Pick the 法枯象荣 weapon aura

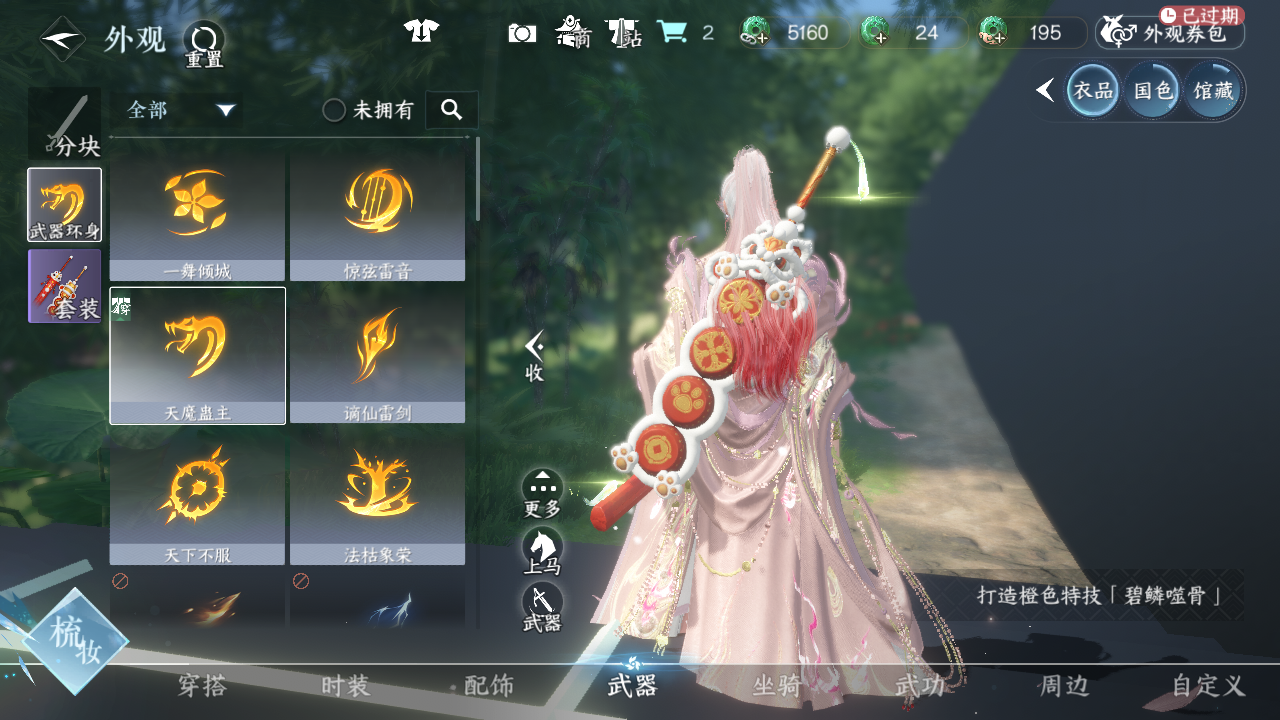tap(377, 497)
